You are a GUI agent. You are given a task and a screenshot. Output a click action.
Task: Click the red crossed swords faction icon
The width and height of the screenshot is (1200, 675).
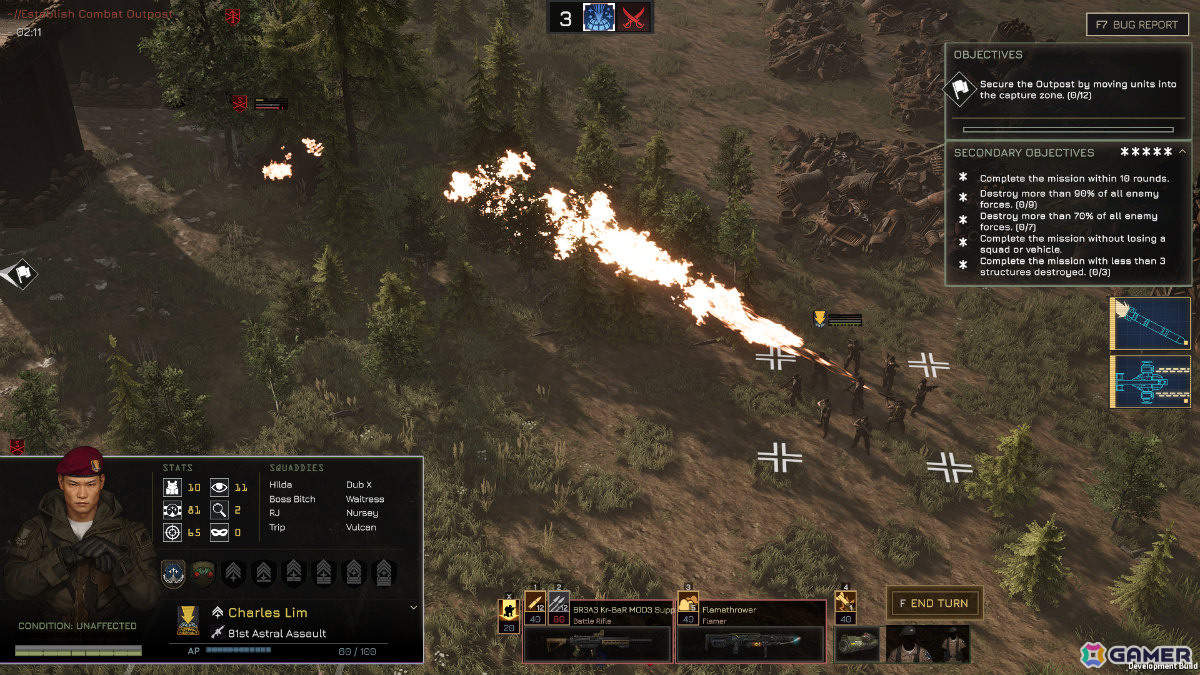tap(634, 17)
